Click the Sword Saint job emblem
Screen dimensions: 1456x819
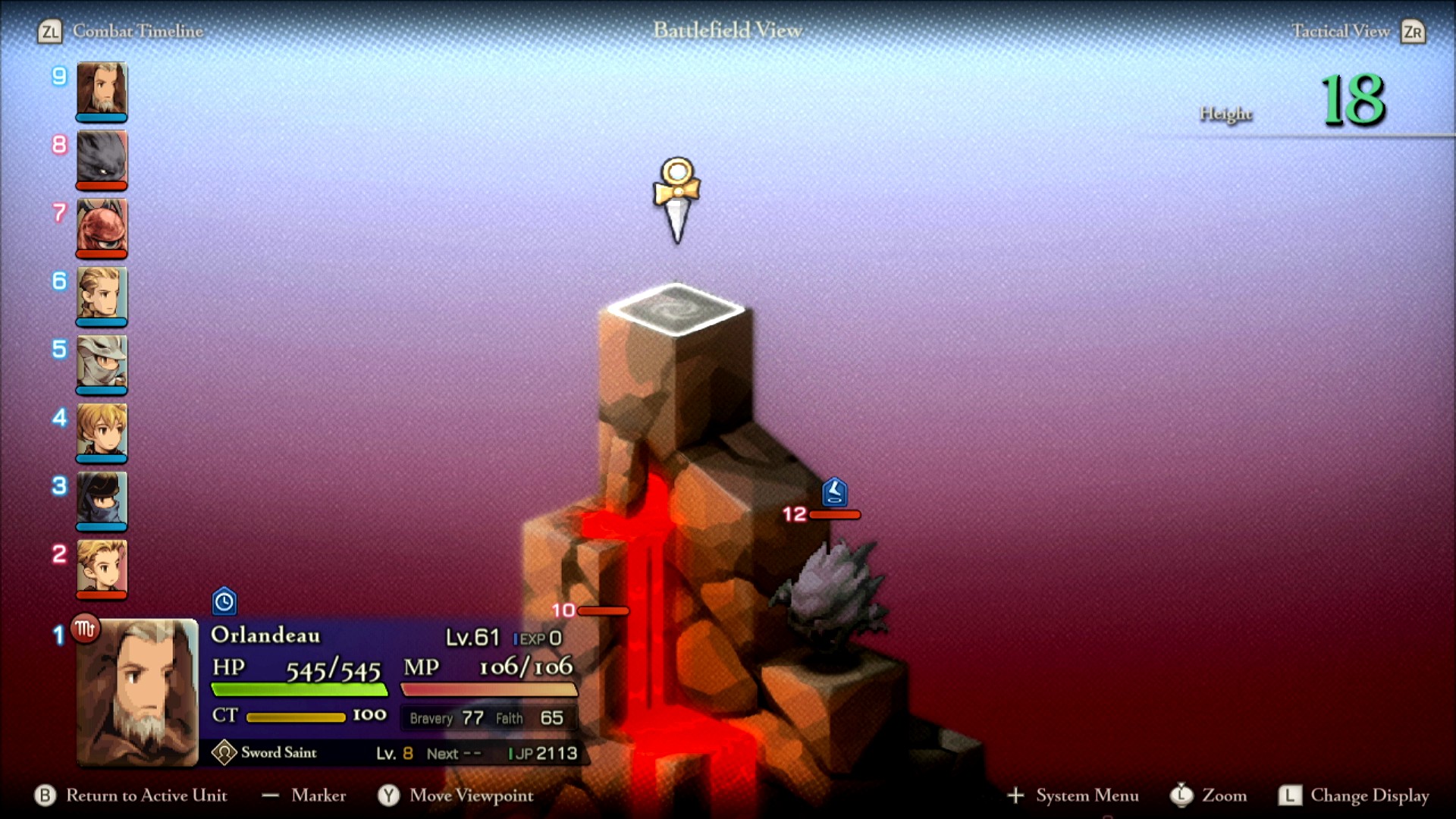coord(224,752)
